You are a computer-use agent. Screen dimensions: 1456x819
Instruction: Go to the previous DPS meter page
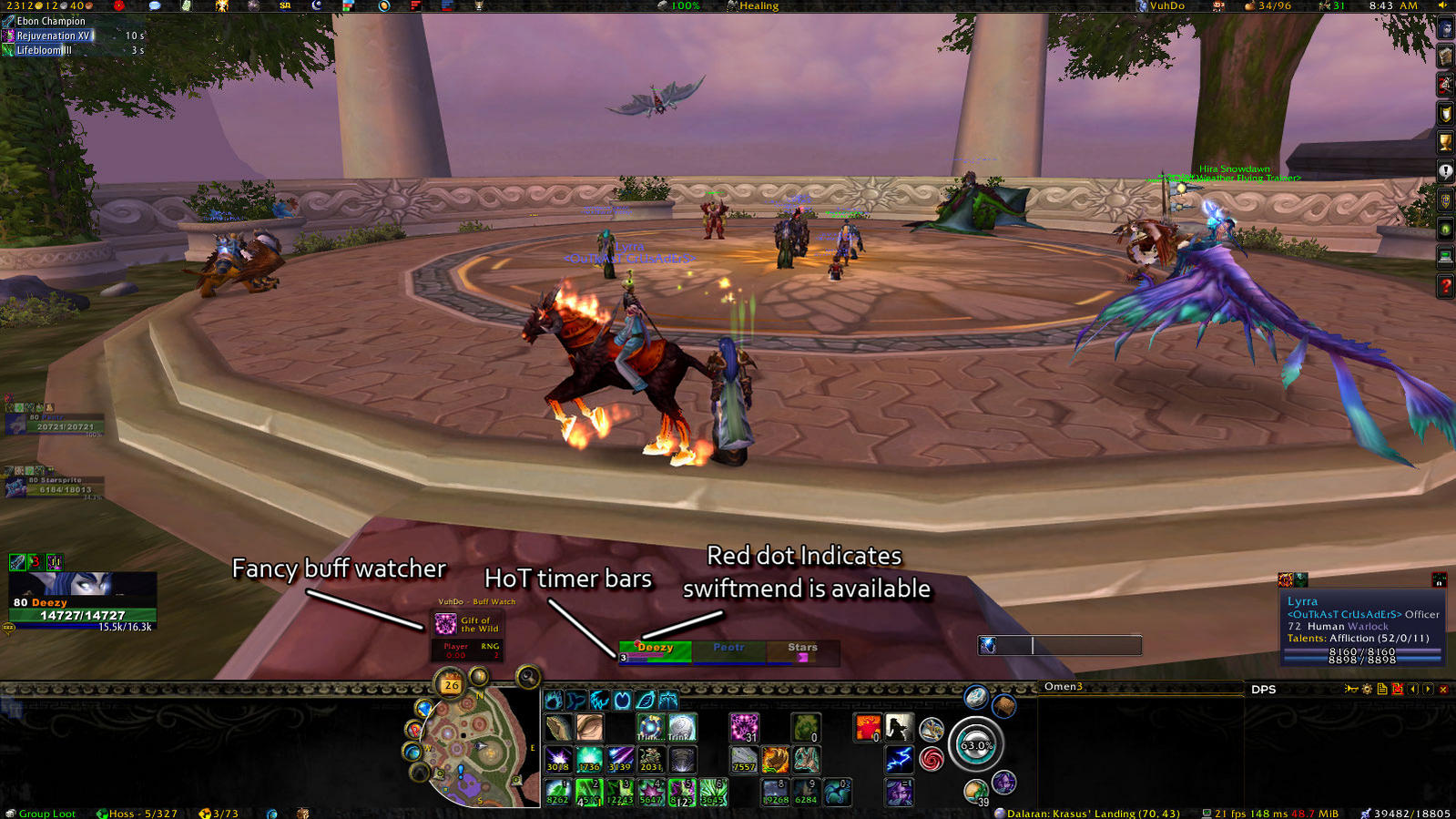point(1413,690)
